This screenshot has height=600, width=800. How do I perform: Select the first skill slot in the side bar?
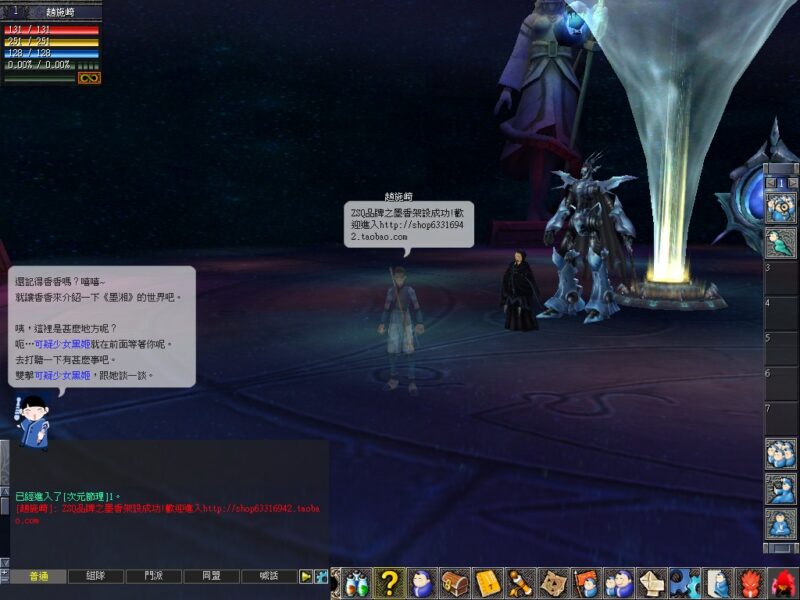pos(780,207)
